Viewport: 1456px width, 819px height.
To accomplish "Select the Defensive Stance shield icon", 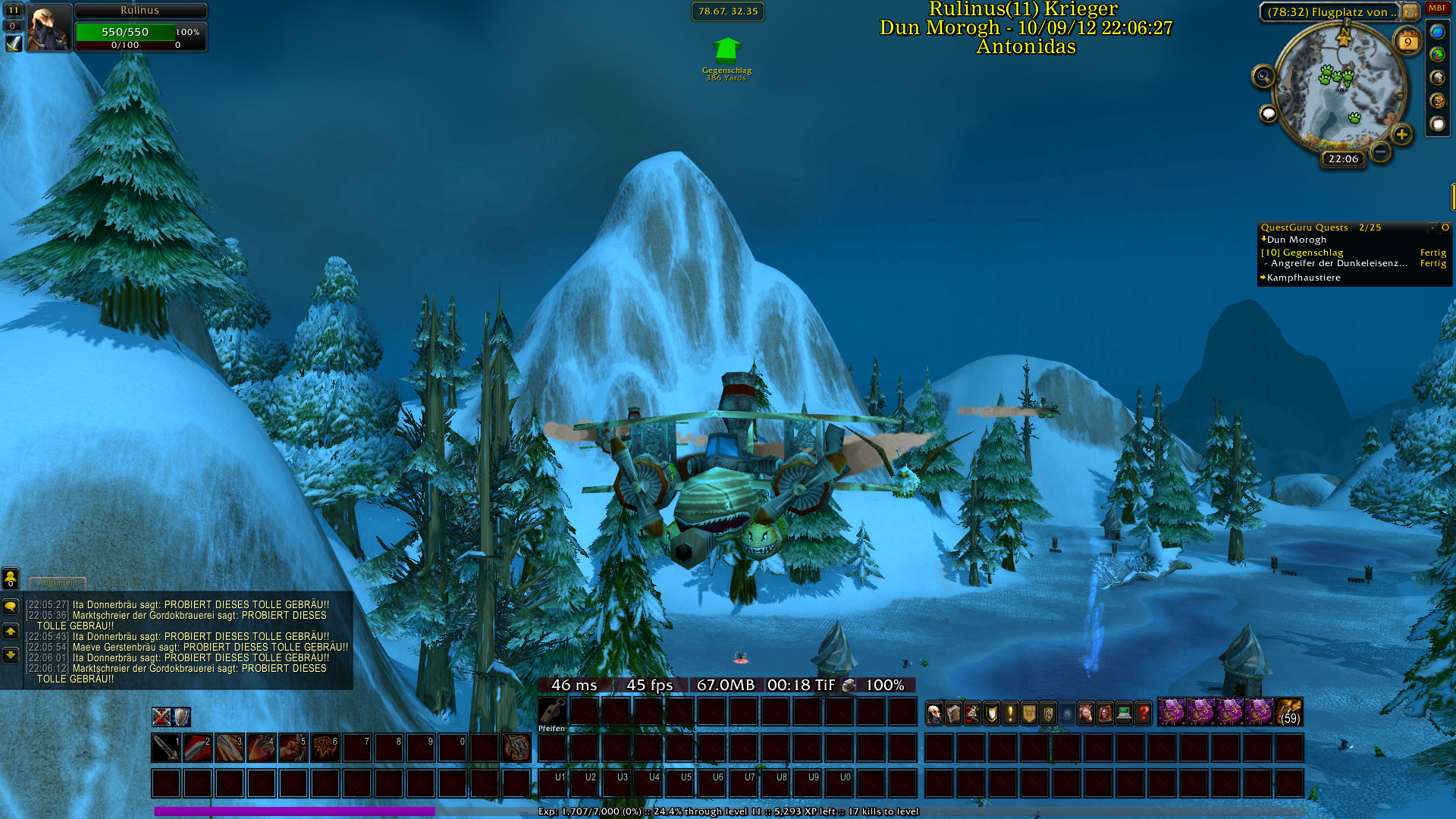I will pos(180,717).
